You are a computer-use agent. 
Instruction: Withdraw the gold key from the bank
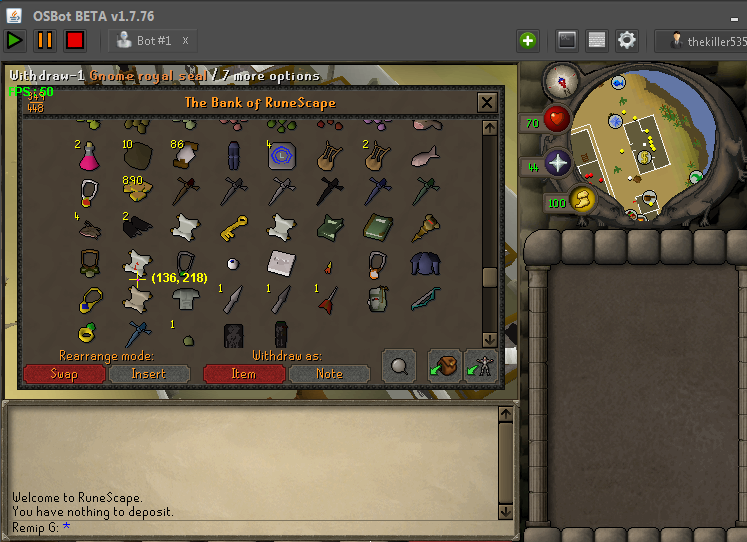232,224
